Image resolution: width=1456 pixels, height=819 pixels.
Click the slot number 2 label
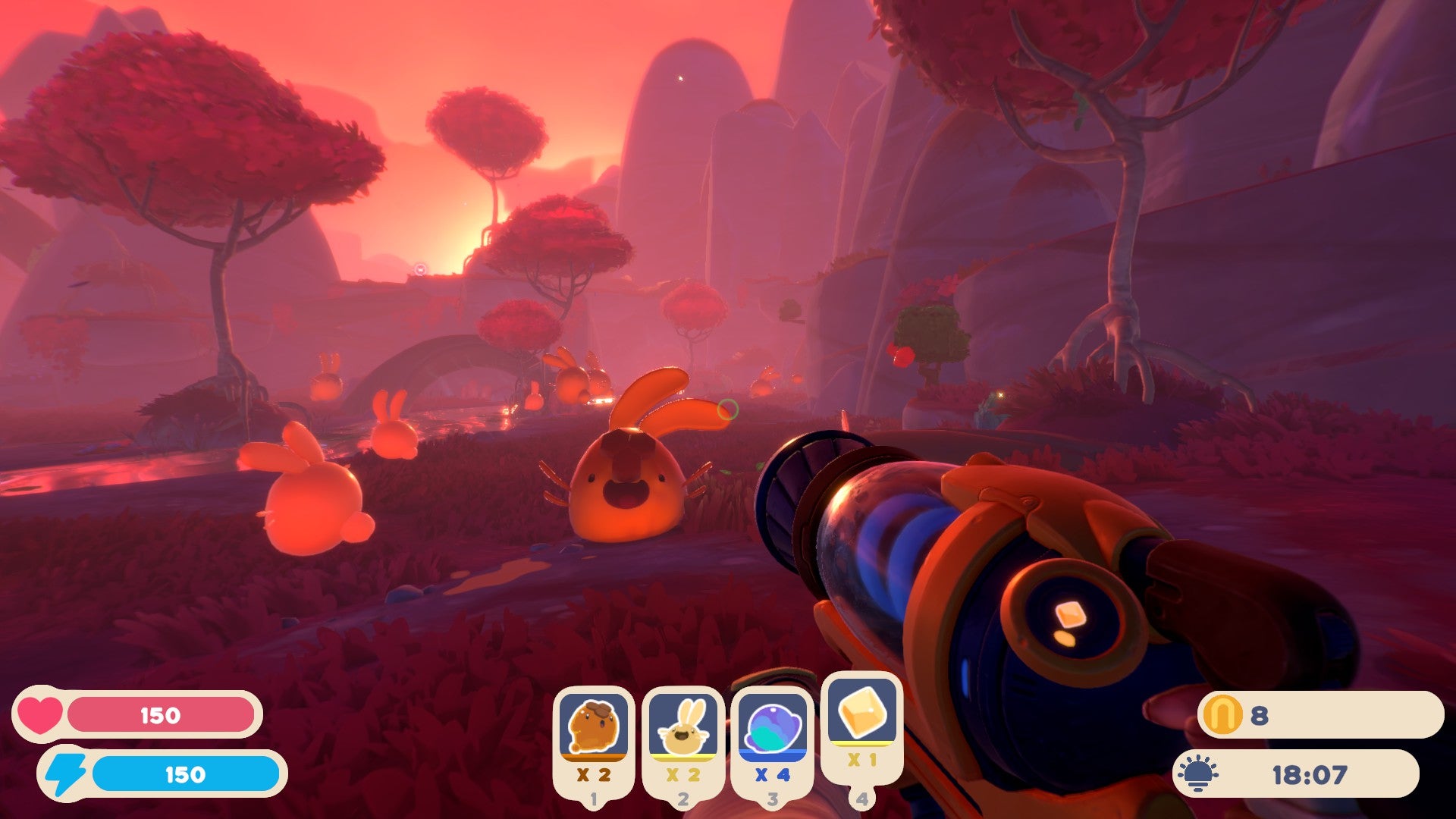coord(682,798)
